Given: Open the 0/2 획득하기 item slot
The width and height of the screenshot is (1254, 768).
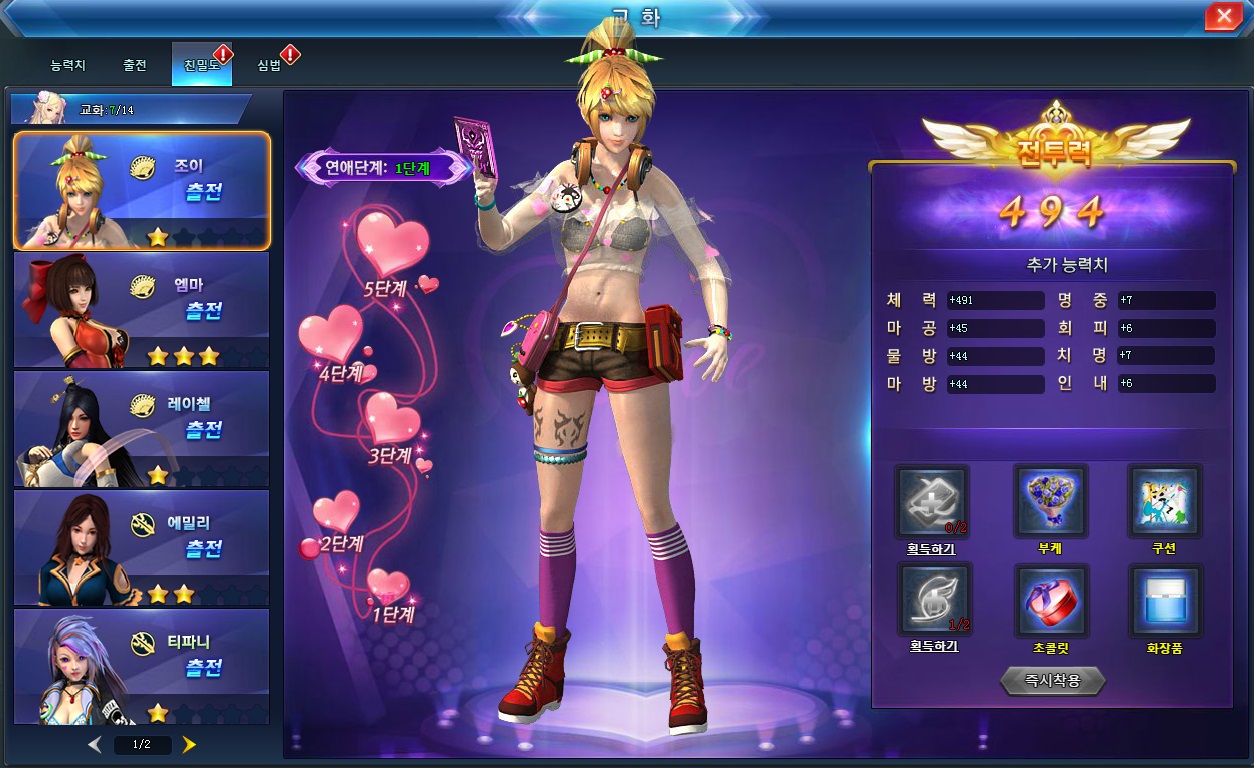Looking at the screenshot, I should point(931,502).
